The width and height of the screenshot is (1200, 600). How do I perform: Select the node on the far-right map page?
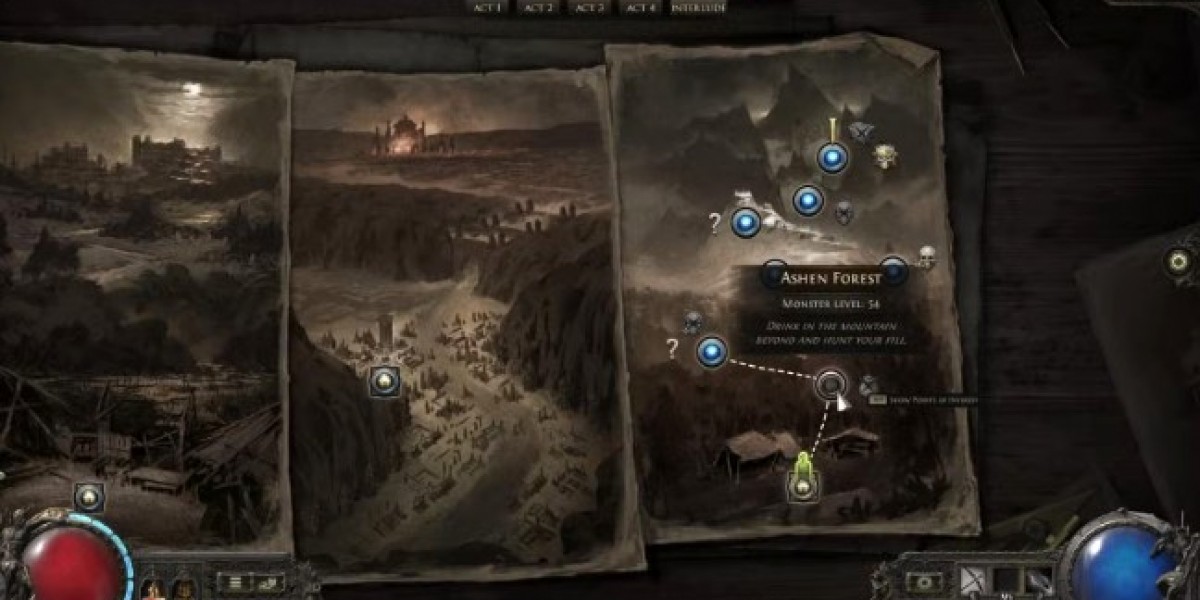(x=1180, y=262)
